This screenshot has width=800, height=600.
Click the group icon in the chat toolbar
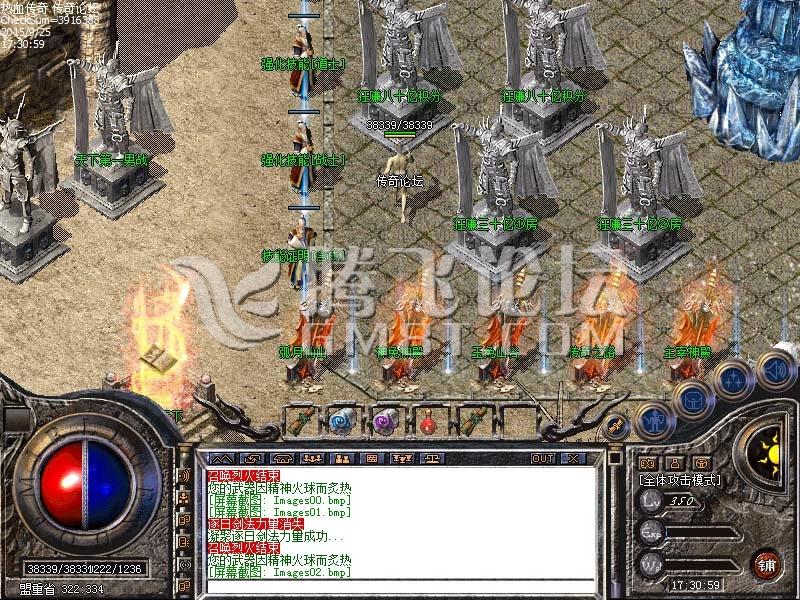[312, 458]
